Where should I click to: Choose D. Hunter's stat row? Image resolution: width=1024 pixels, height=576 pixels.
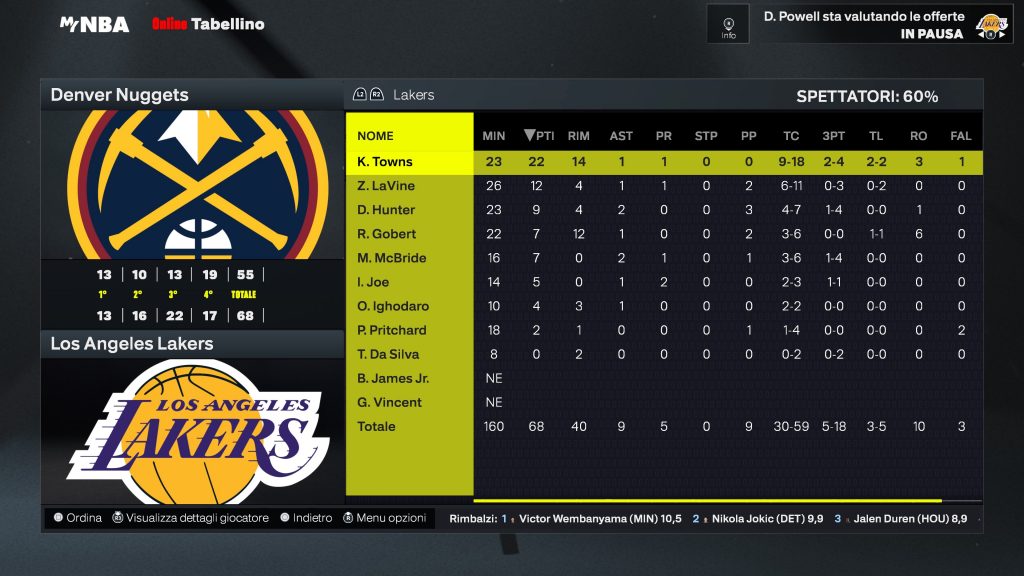[386, 210]
